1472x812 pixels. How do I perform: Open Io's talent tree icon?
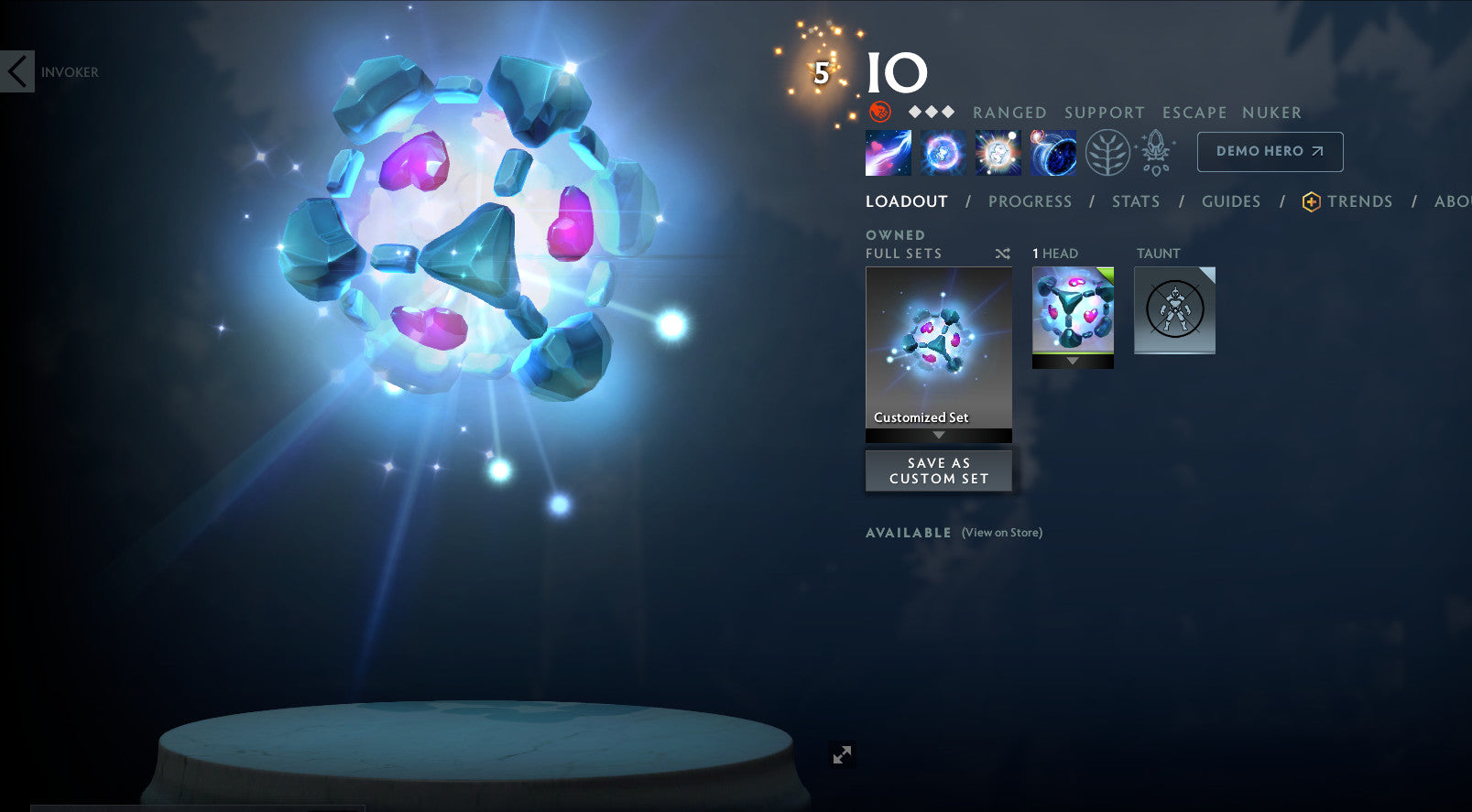tap(1109, 151)
